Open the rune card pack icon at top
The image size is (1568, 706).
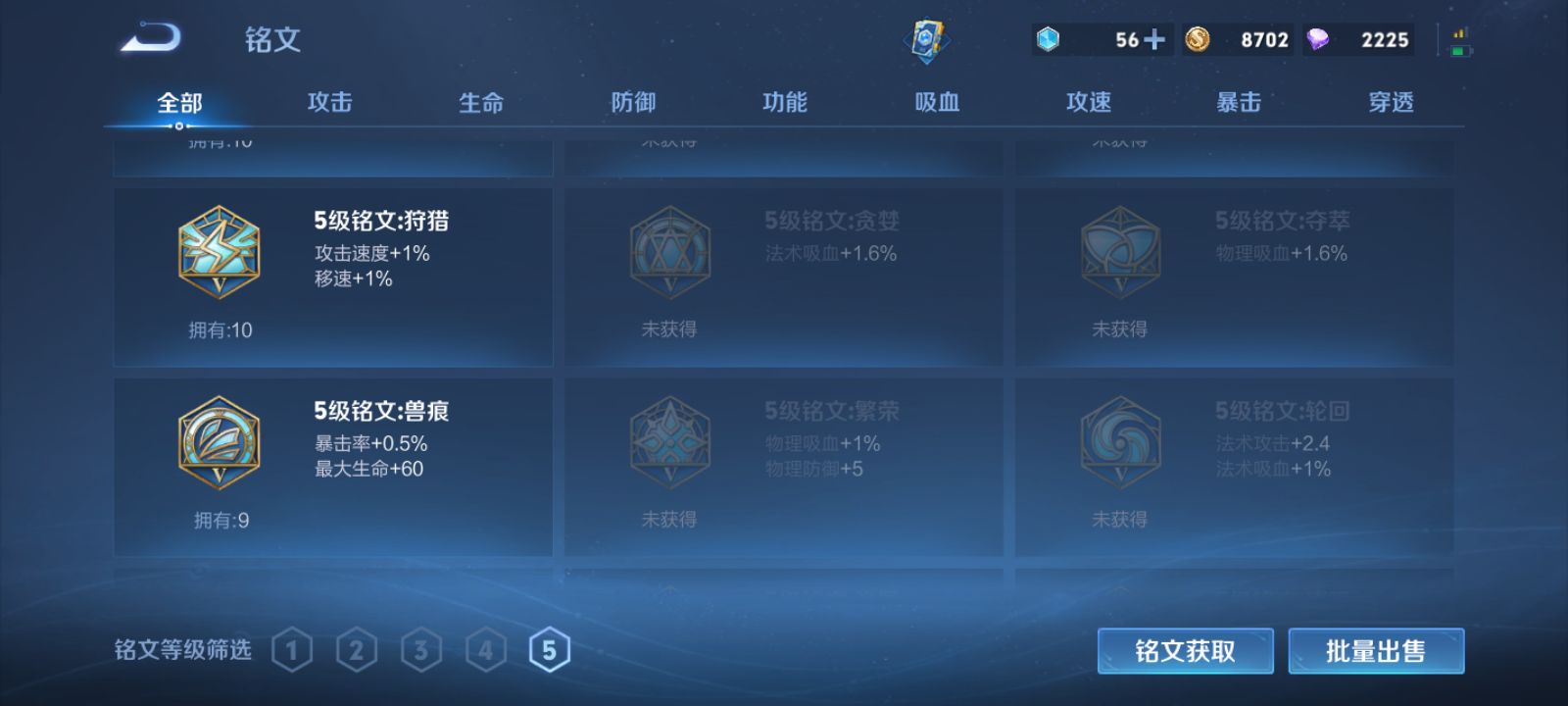point(928,37)
